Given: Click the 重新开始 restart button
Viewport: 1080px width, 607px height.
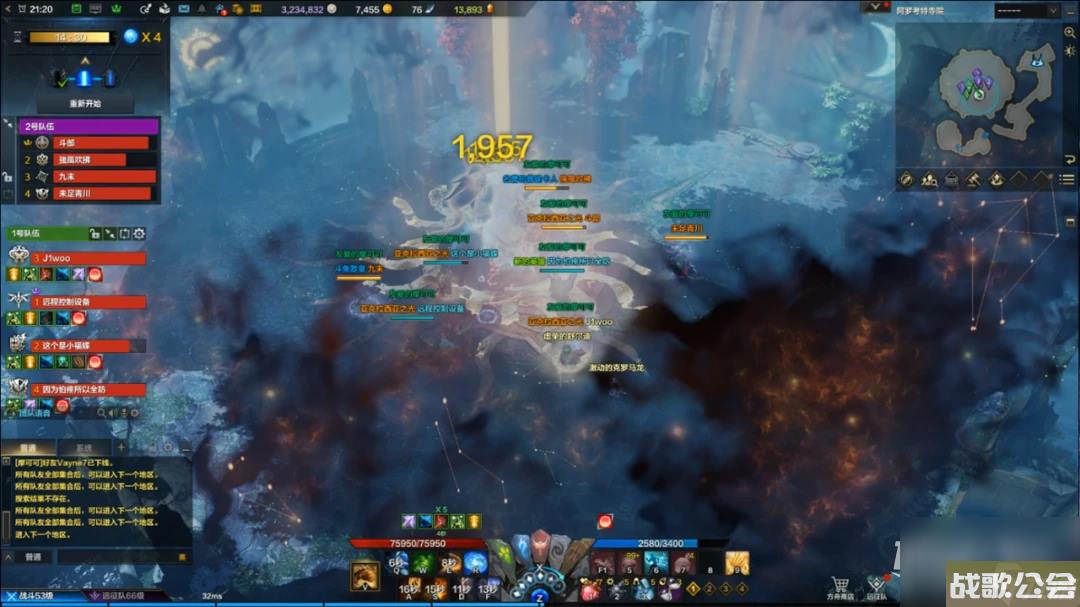Looking at the screenshot, I should click(x=85, y=104).
